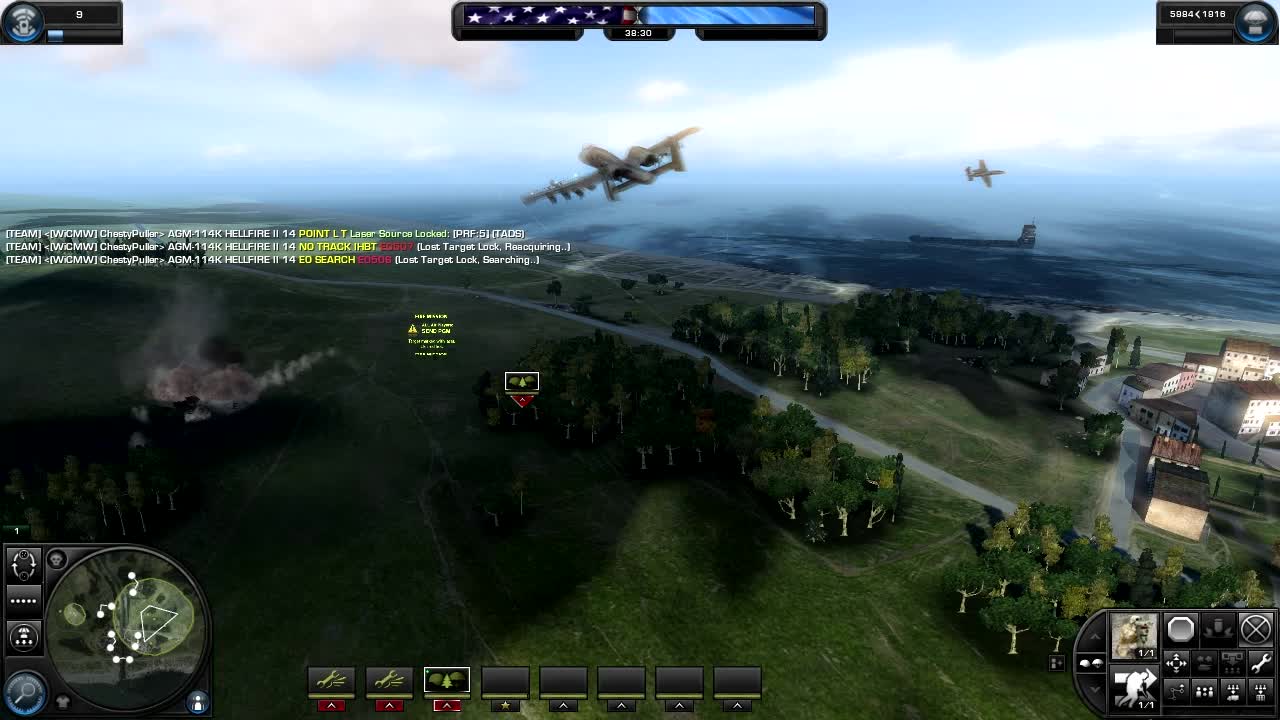Select the Repair wrench icon in command panel
This screenshot has width=1280, height=720.
(1262, 663)
